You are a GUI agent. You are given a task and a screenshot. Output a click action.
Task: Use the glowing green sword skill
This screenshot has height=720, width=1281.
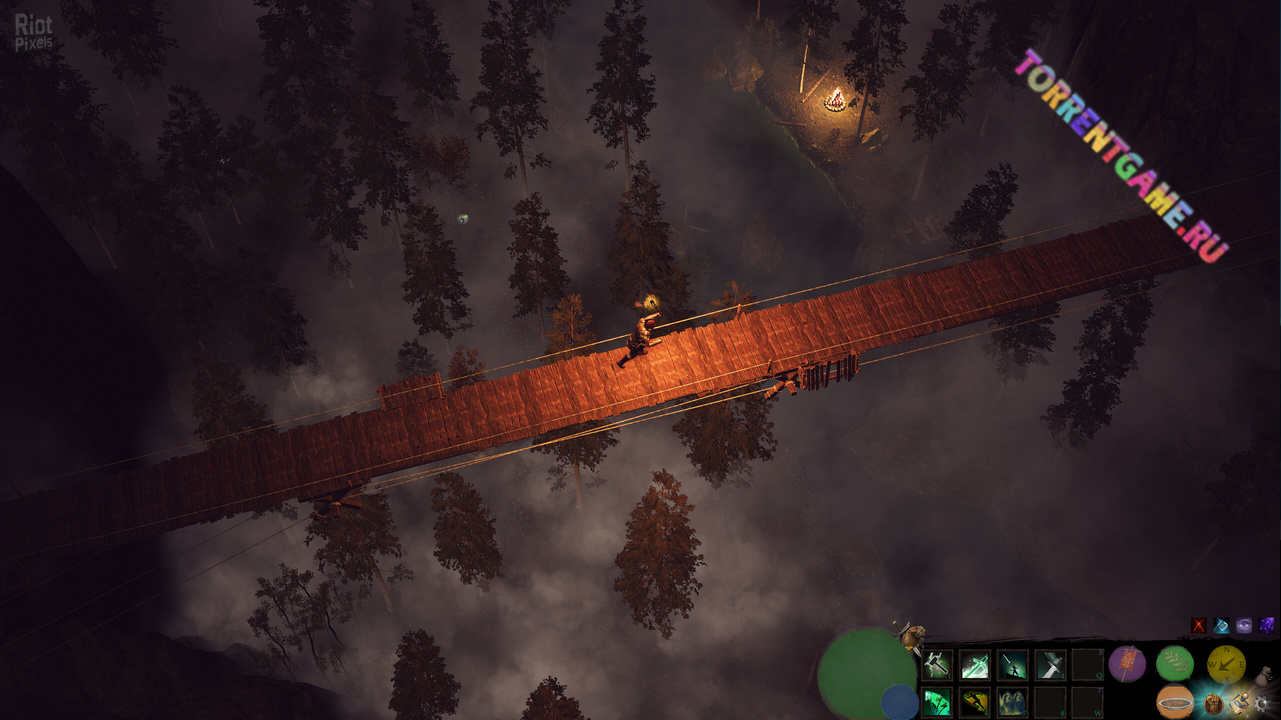(x=975, y=664)
